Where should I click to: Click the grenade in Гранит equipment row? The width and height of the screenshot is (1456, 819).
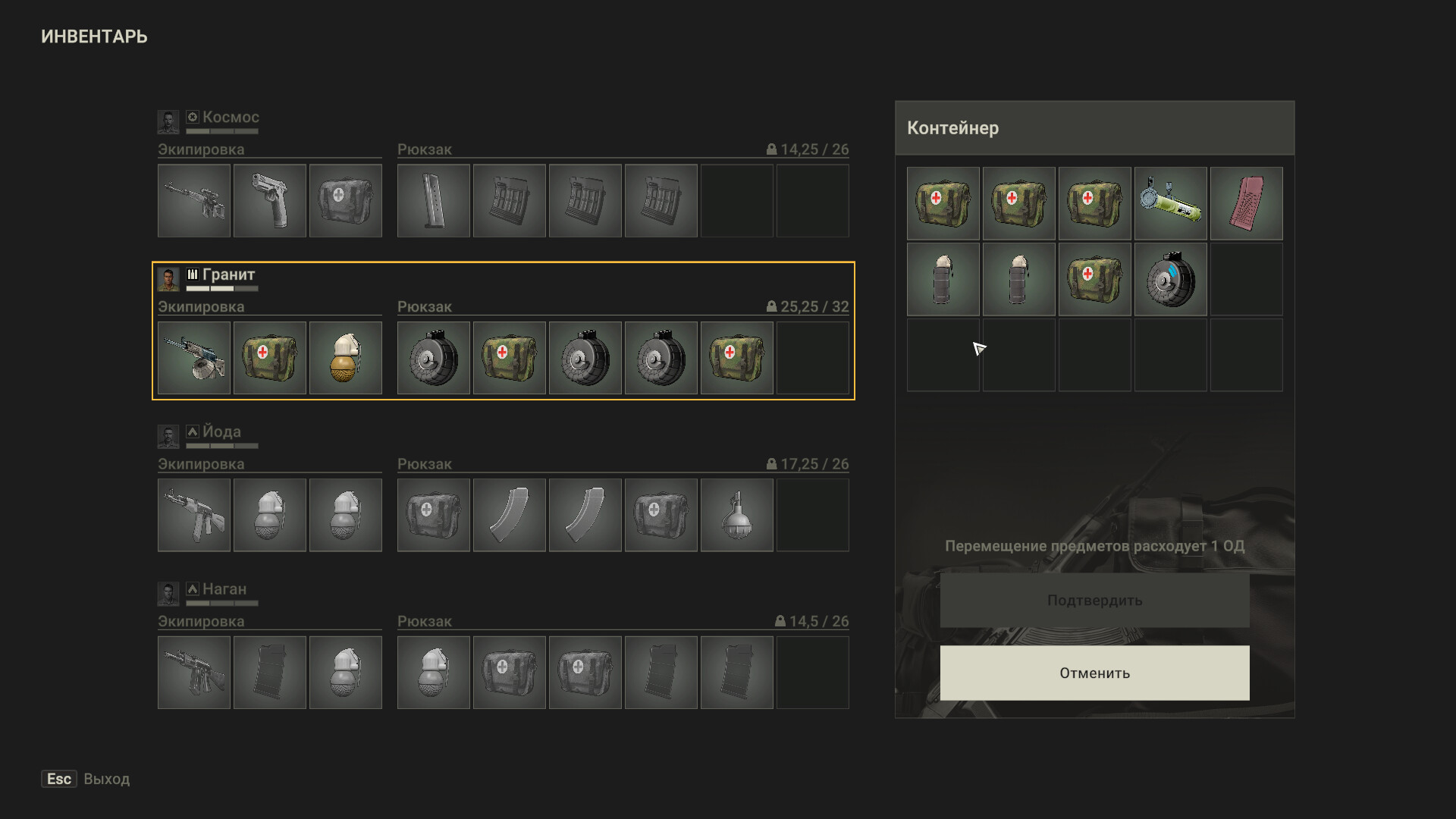346,357
